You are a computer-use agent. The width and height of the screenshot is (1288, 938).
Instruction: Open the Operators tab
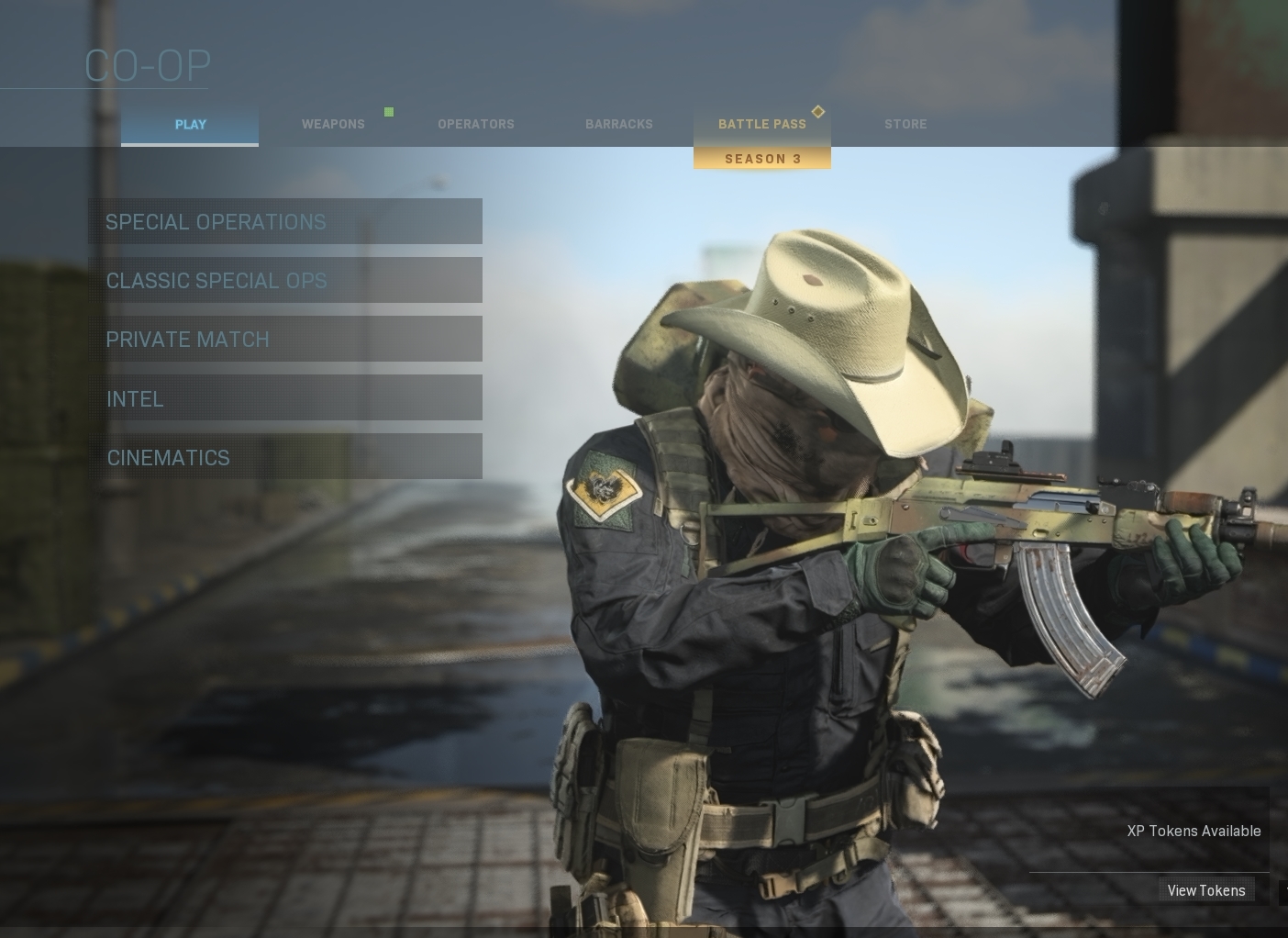coord(475,125)
